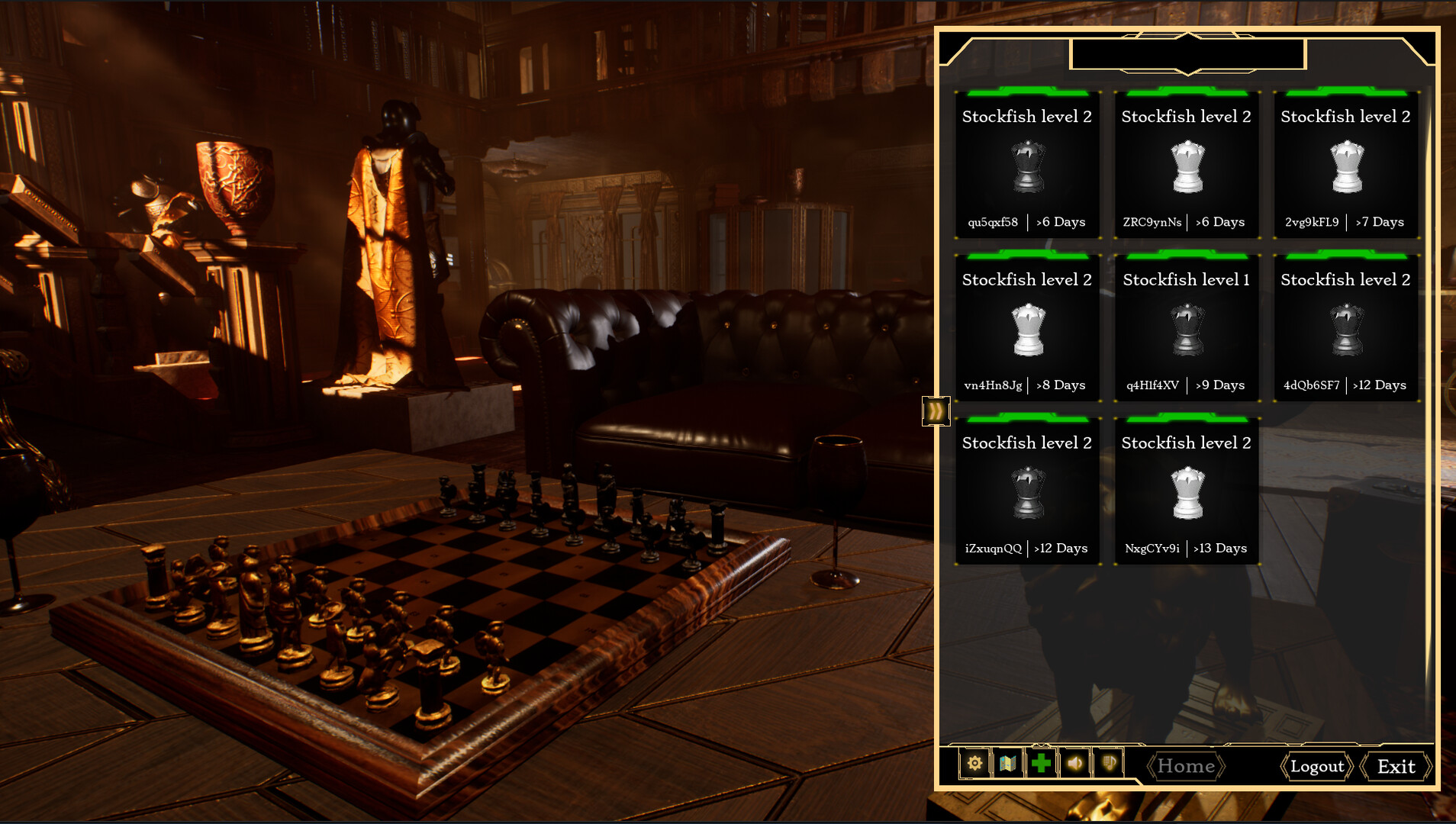
Task: Create a new game with the green plus icon
Action: [x=1041, y=763]
